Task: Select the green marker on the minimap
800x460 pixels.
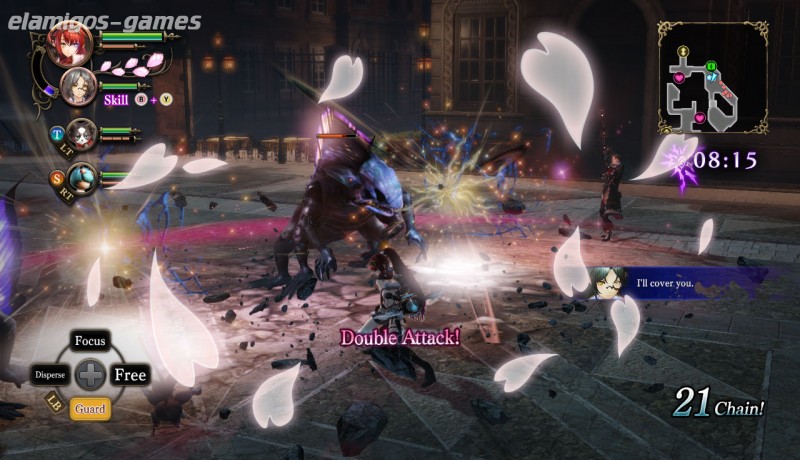Action: (711, 68)
